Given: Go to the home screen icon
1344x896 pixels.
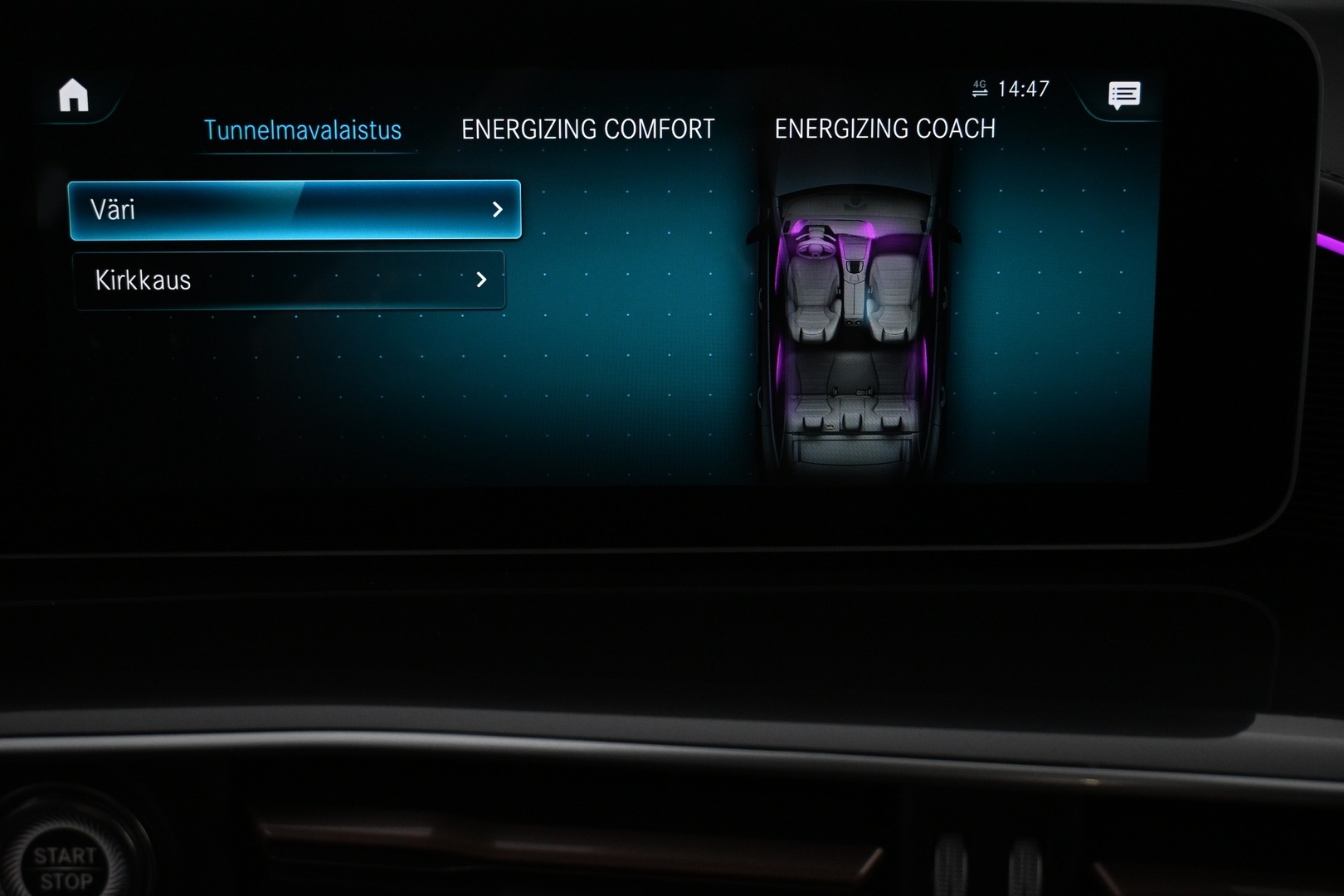Looking at the screenshot, I should pos(74,95).
